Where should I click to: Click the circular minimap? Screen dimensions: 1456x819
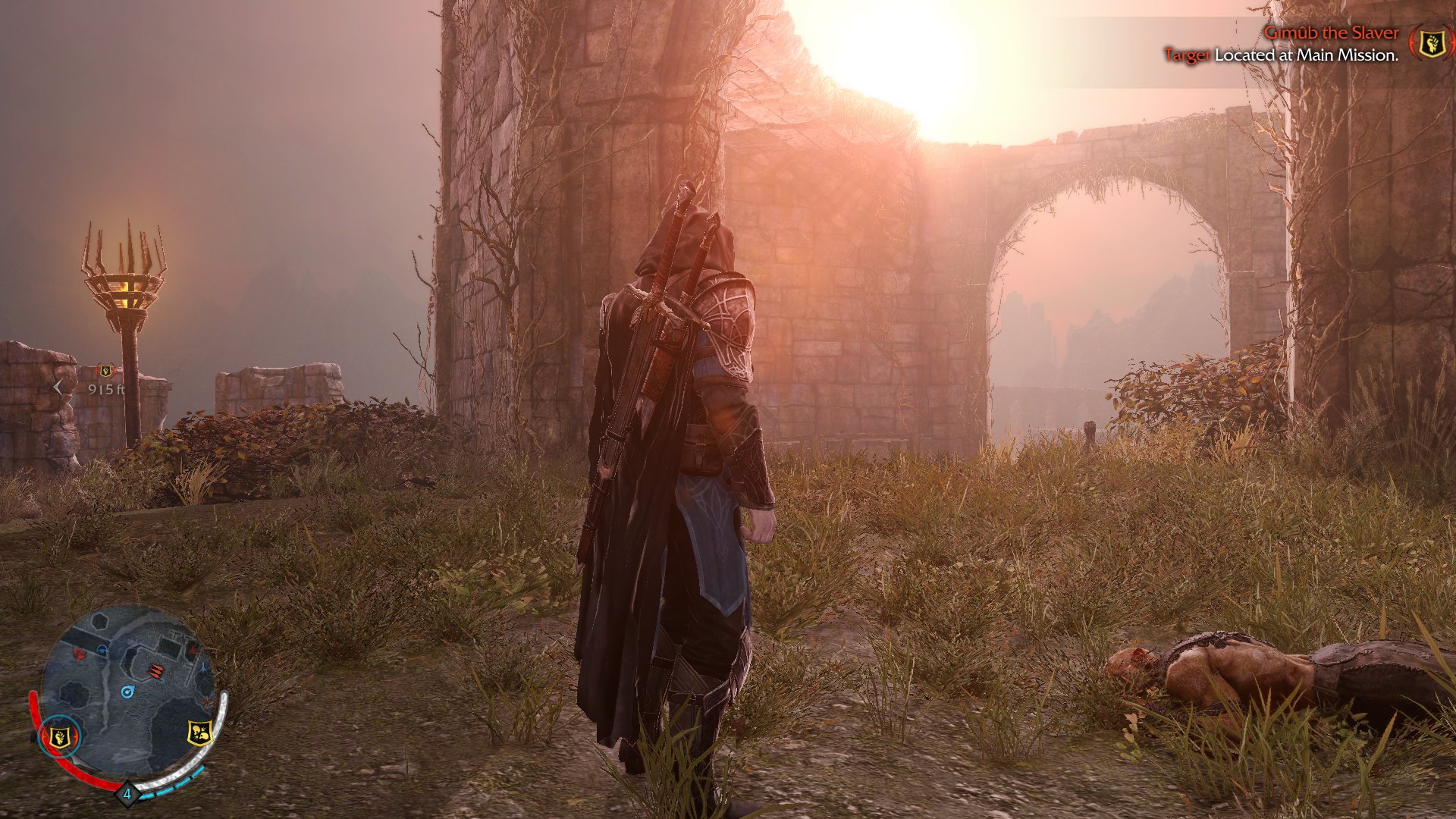[x=126, y=692]
